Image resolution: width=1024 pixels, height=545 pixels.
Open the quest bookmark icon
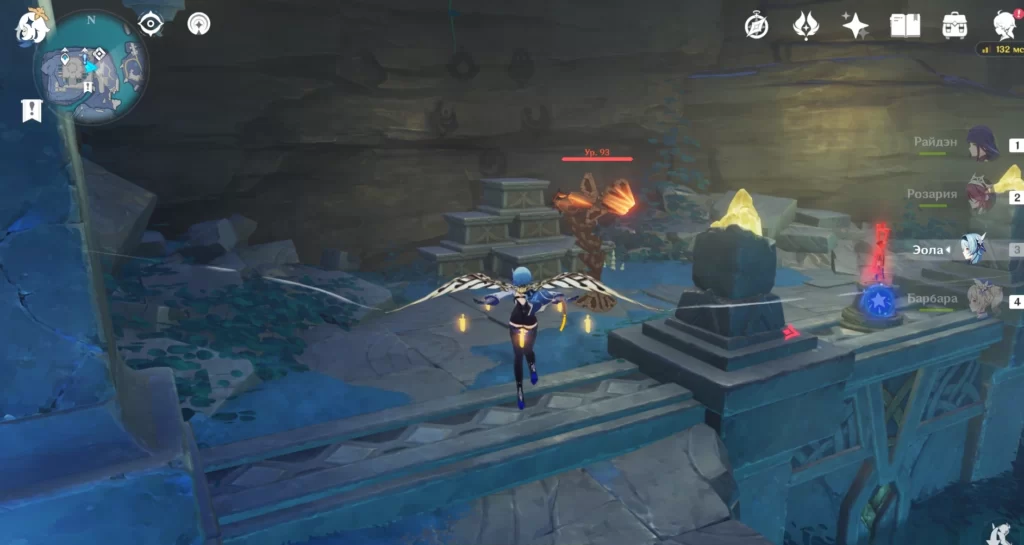pos(31,110)
